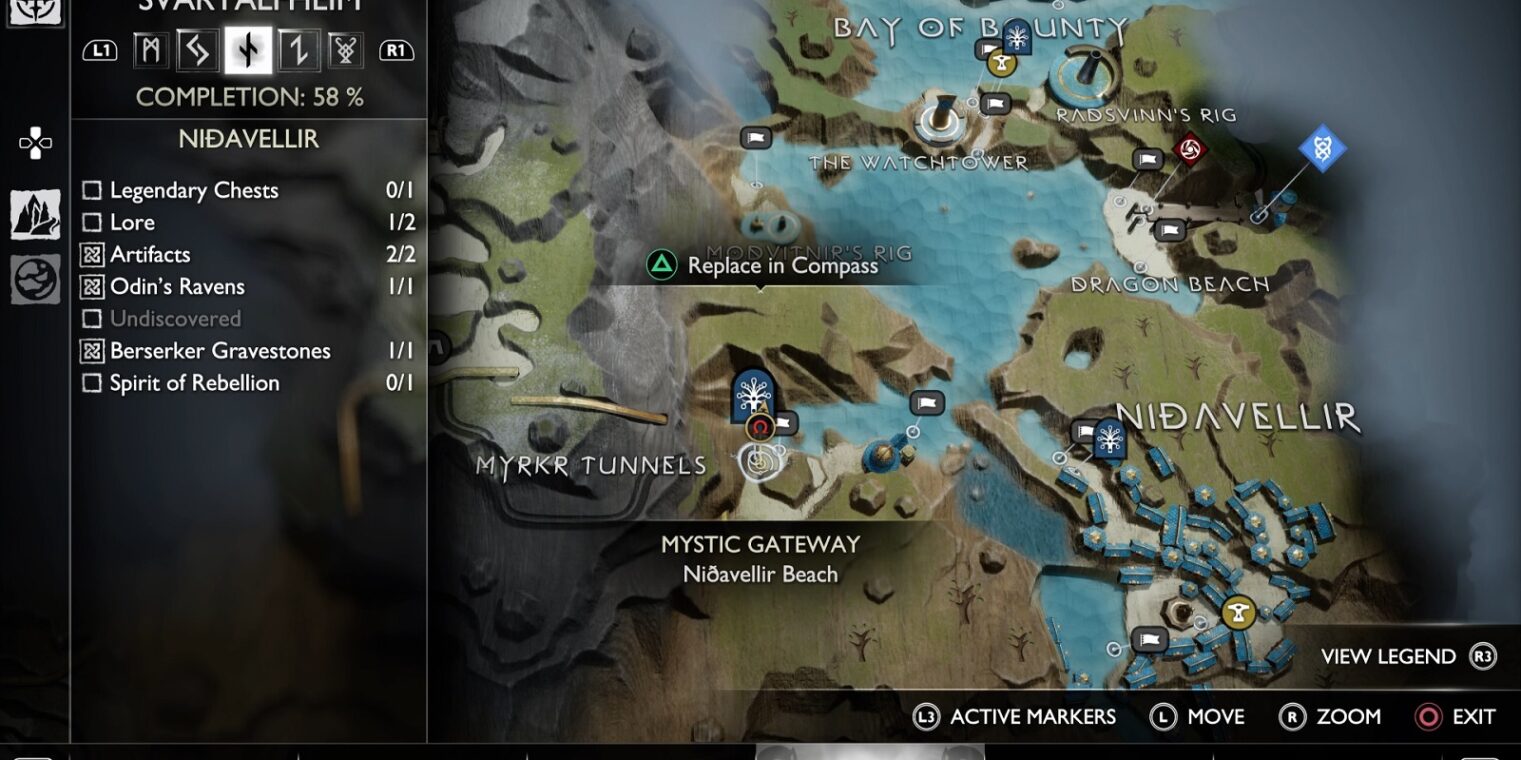The height and width of the screenshot is (760, 1521).
Task: Click the Replace in Compass option
Action: coord(764,265)
